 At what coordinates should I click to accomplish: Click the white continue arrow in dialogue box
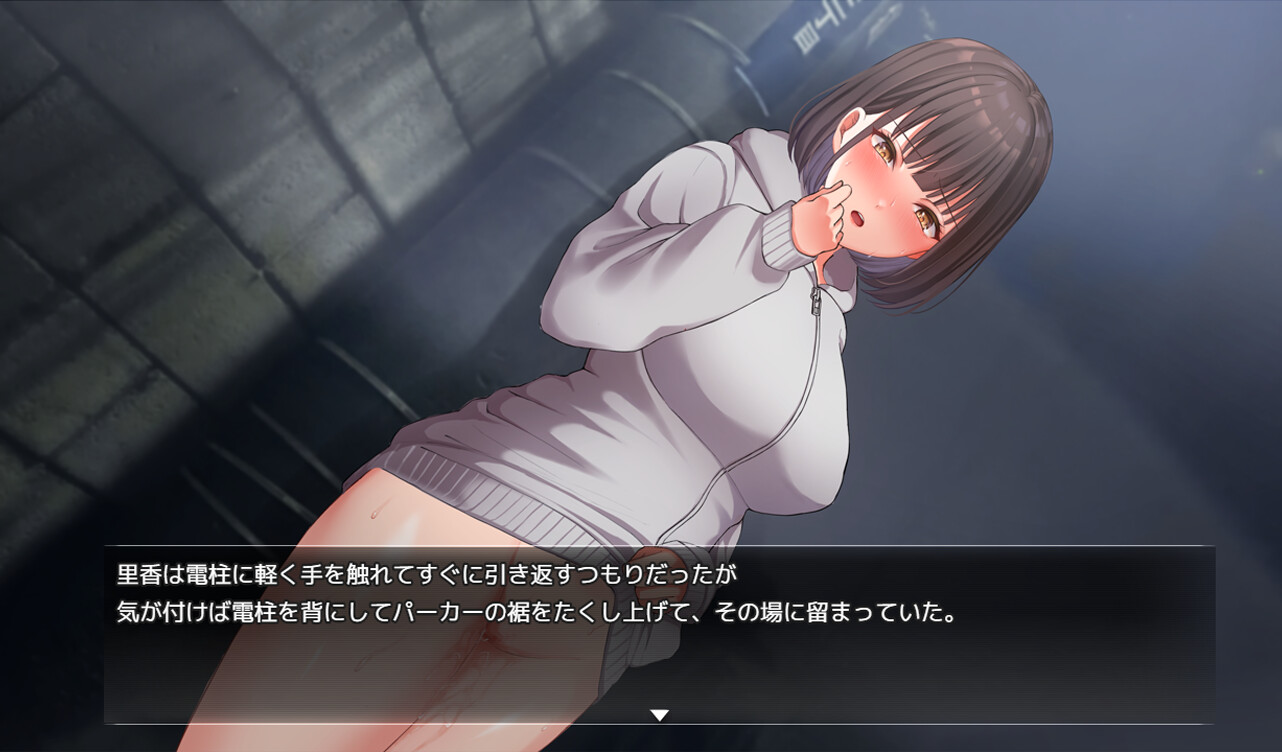click(x=659, y=715)
